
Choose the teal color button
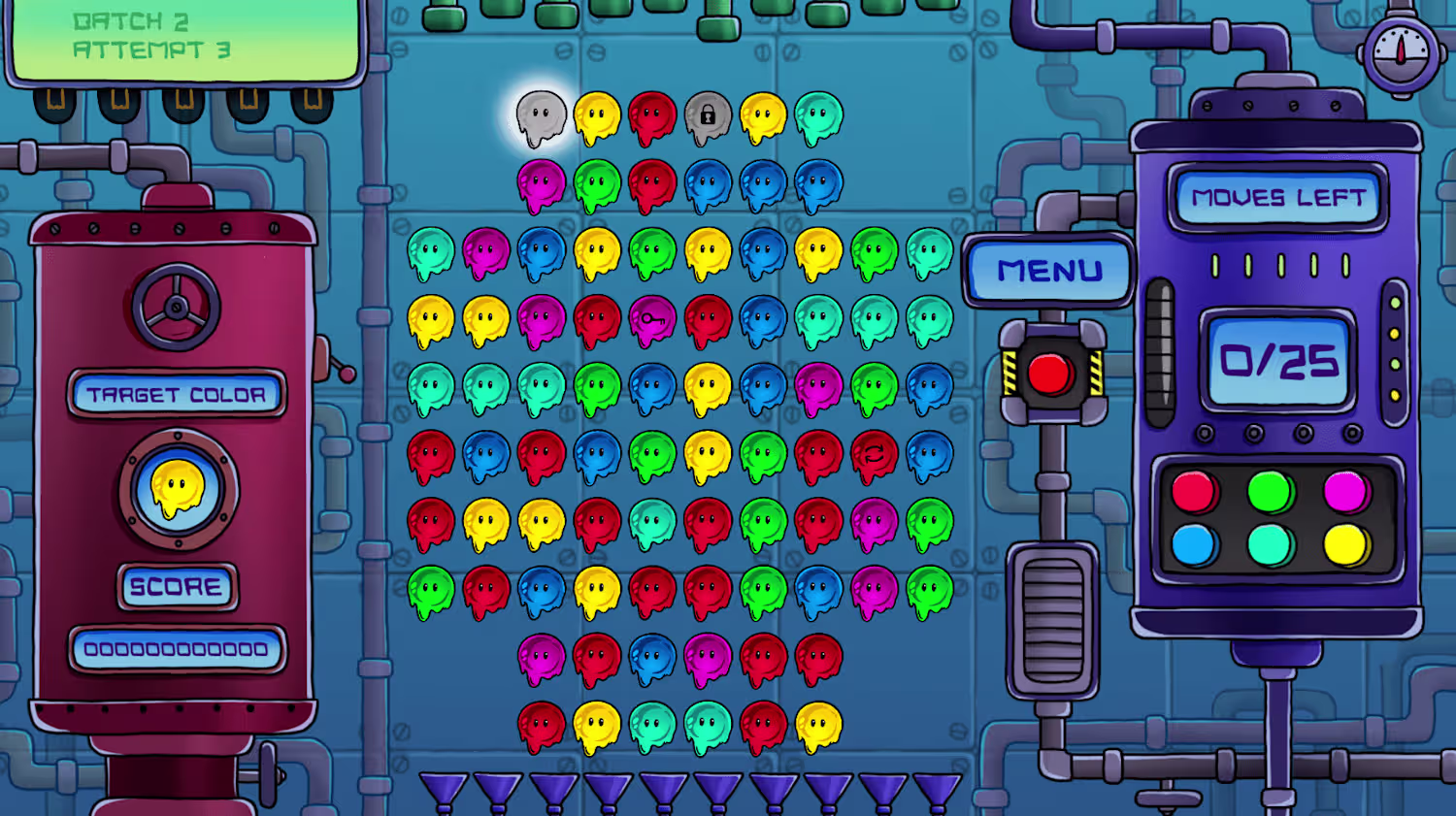tap(1270, 545)
